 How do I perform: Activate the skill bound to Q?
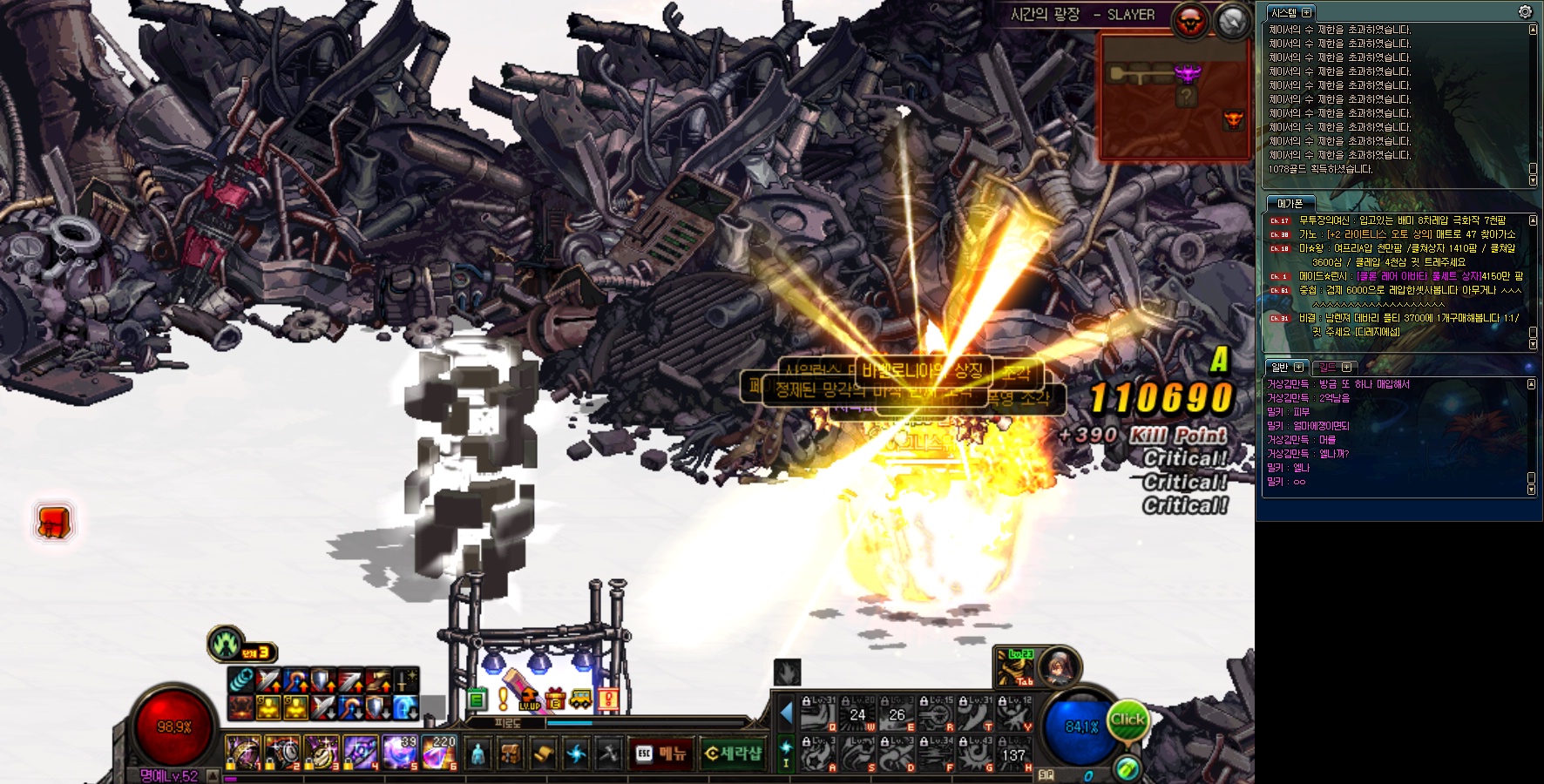pyautogui.click(x=819, y=714)
